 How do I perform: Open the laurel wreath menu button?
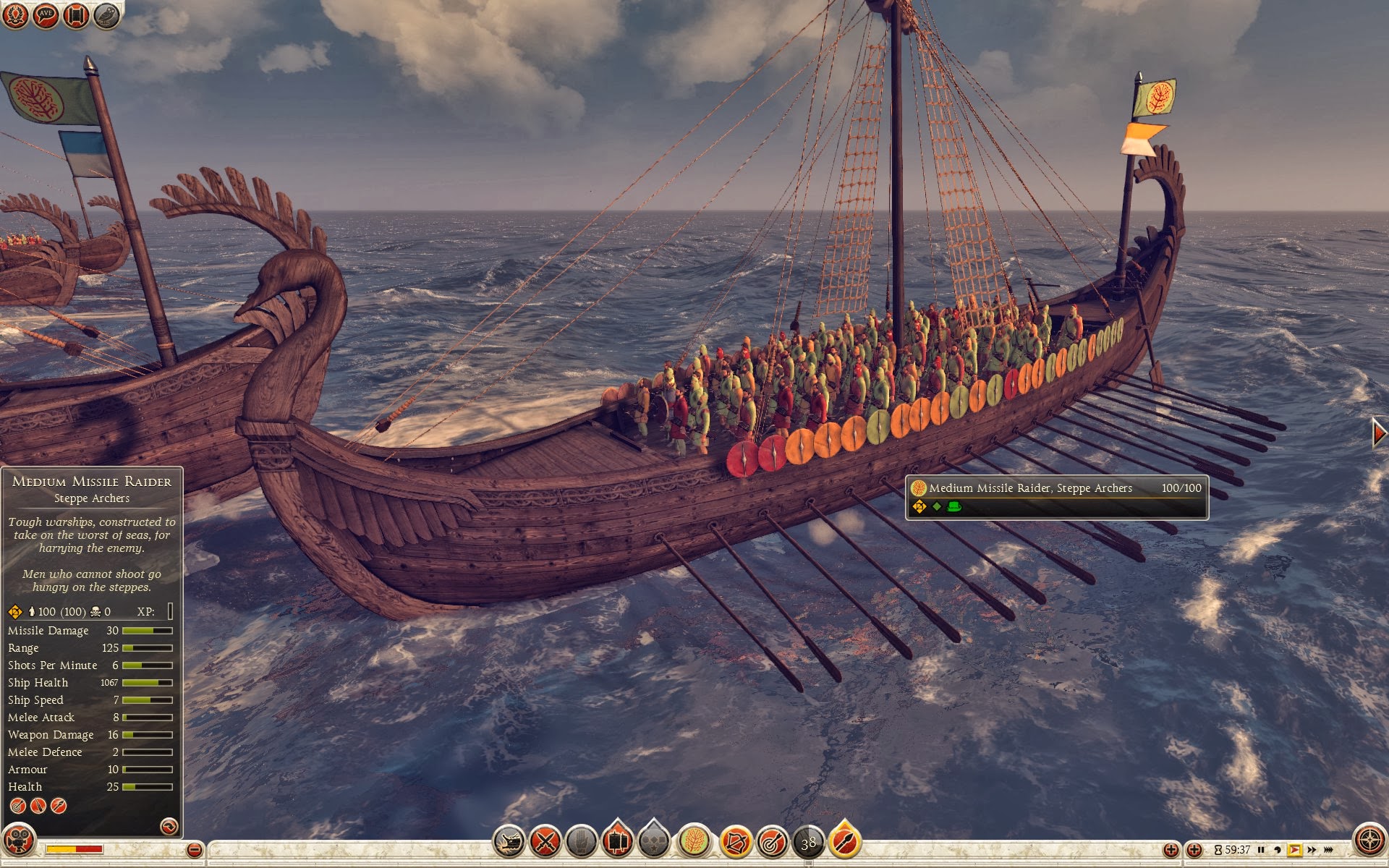click(x=15, y=16)
